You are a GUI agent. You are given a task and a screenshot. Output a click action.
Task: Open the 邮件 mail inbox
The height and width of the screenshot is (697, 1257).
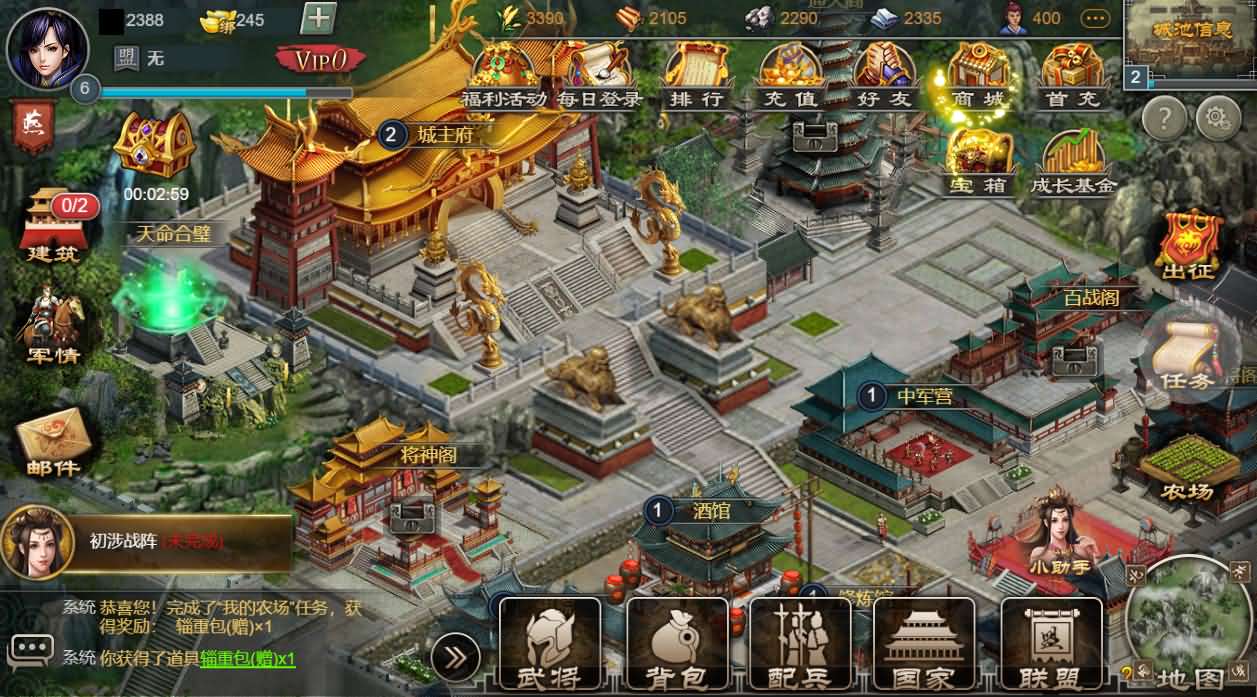click(54, 442)
